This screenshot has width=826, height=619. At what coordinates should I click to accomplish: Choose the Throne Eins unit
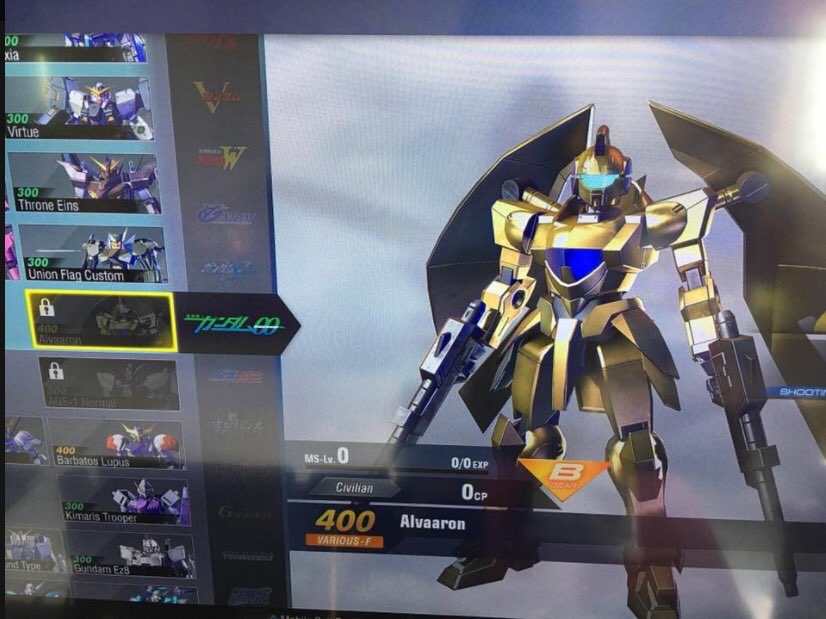pos(83,183)
